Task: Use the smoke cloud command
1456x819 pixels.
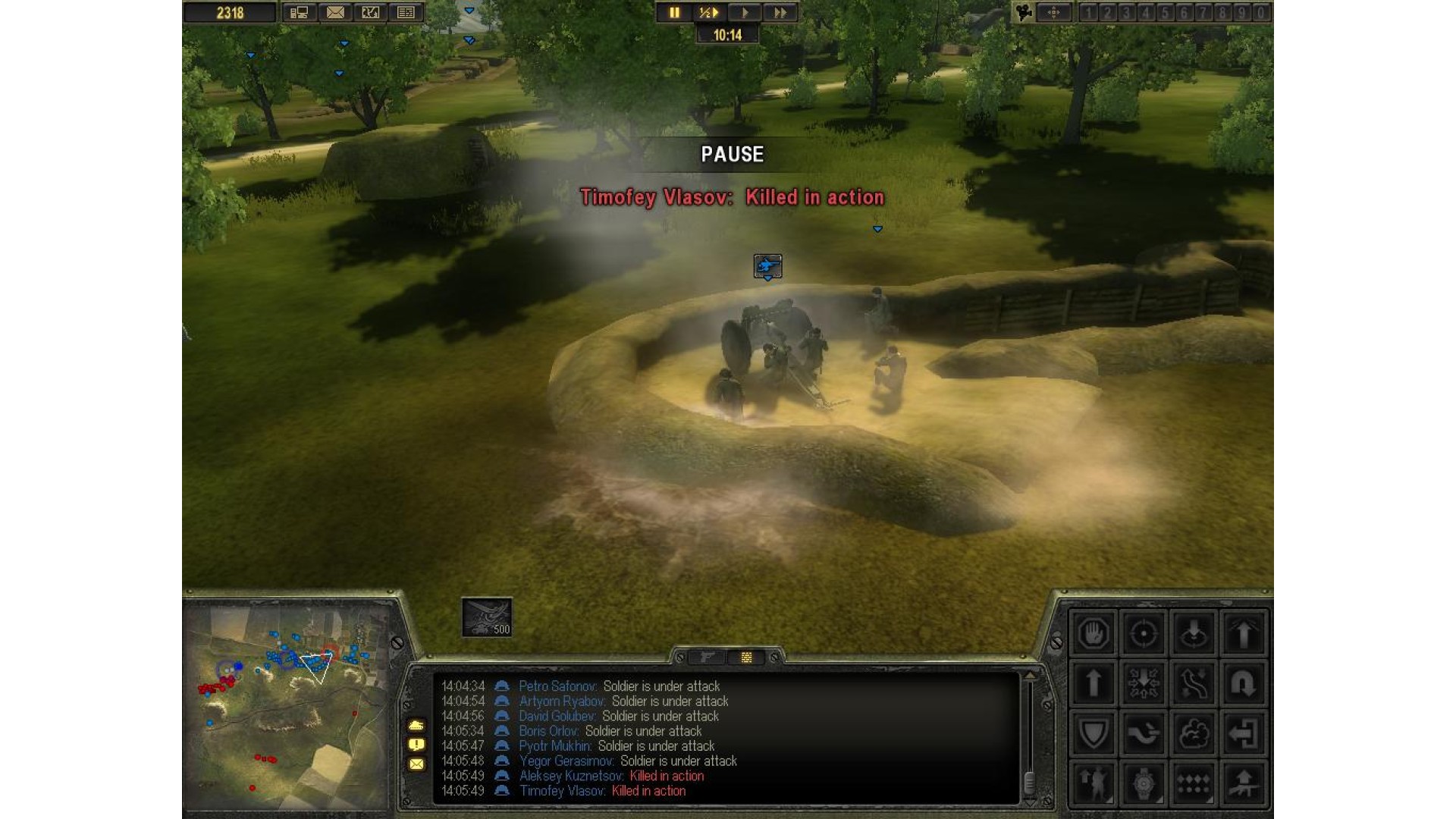Action: pos(1193,733)
